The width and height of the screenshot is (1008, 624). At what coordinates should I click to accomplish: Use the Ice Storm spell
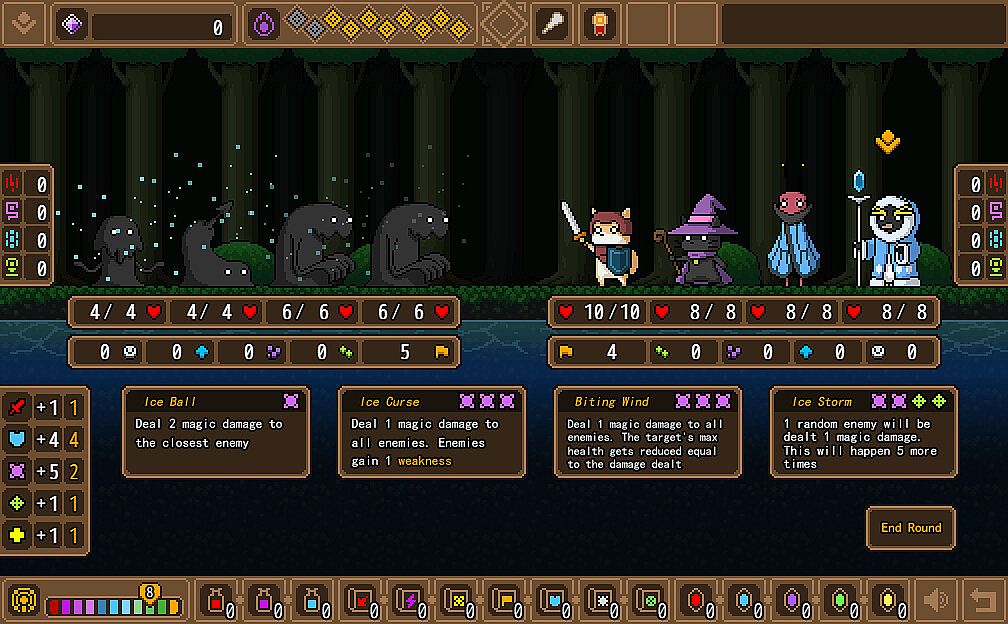[x=864, y=432]
